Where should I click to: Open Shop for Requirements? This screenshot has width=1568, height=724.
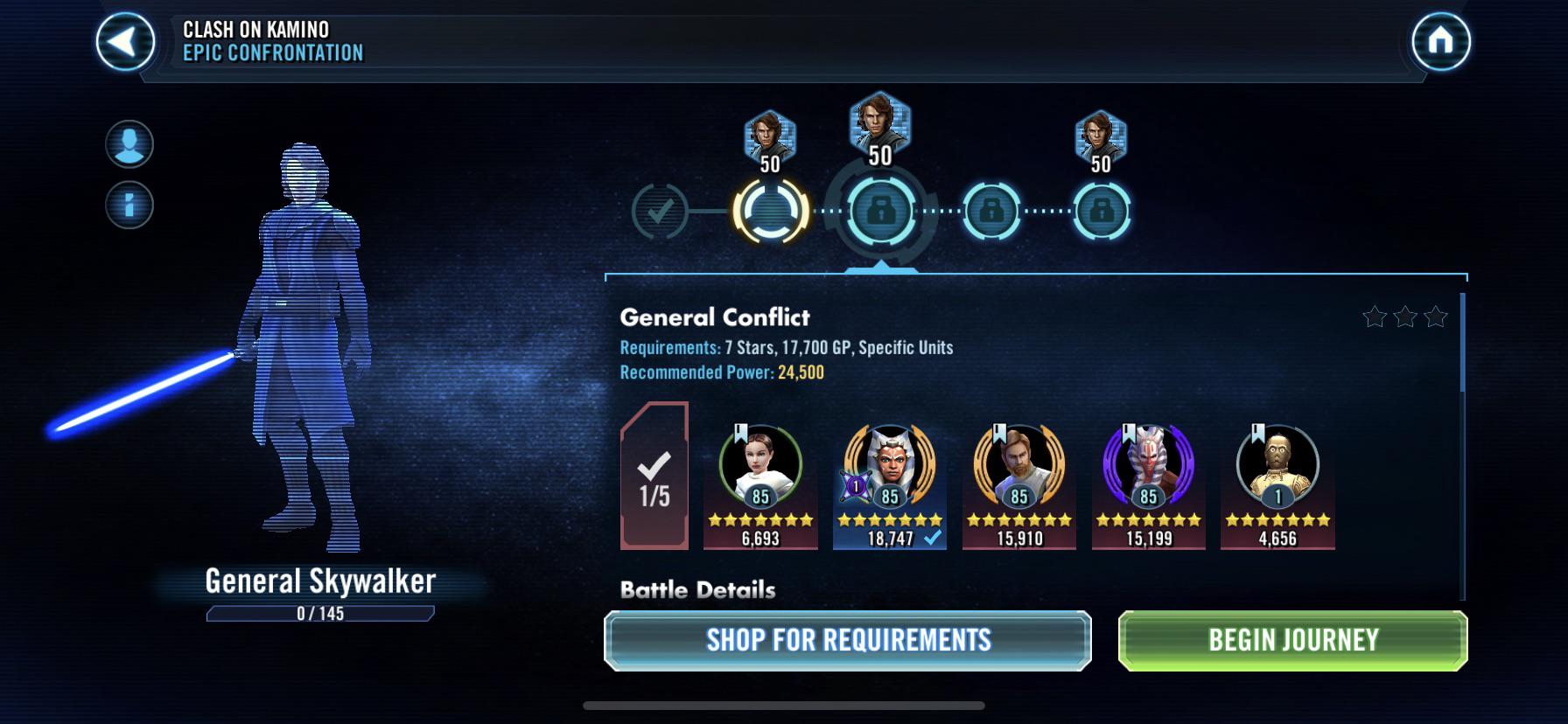(847, 639)
